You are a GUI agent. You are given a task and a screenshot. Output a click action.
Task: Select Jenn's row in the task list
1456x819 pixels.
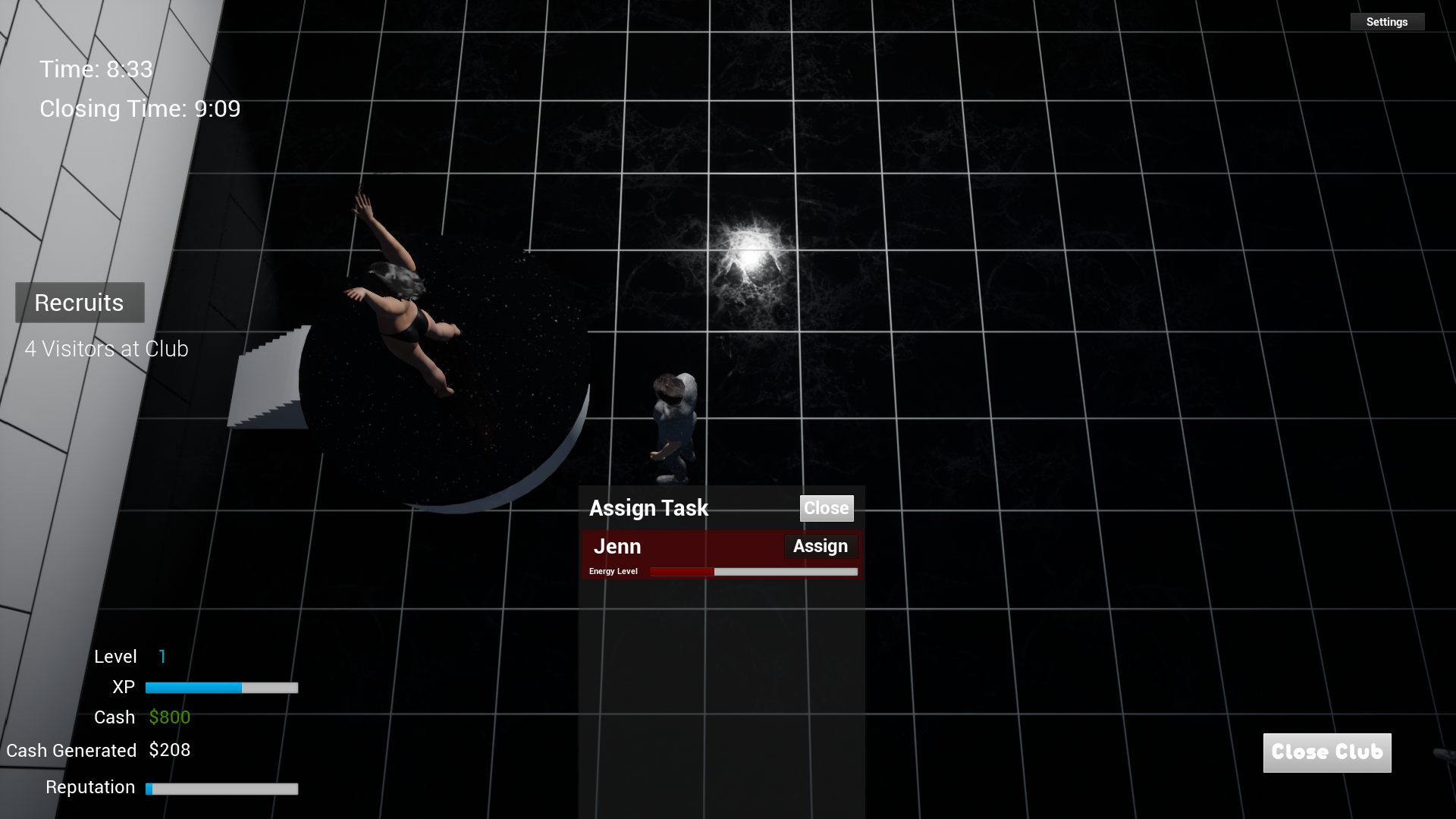click(682, 548)
